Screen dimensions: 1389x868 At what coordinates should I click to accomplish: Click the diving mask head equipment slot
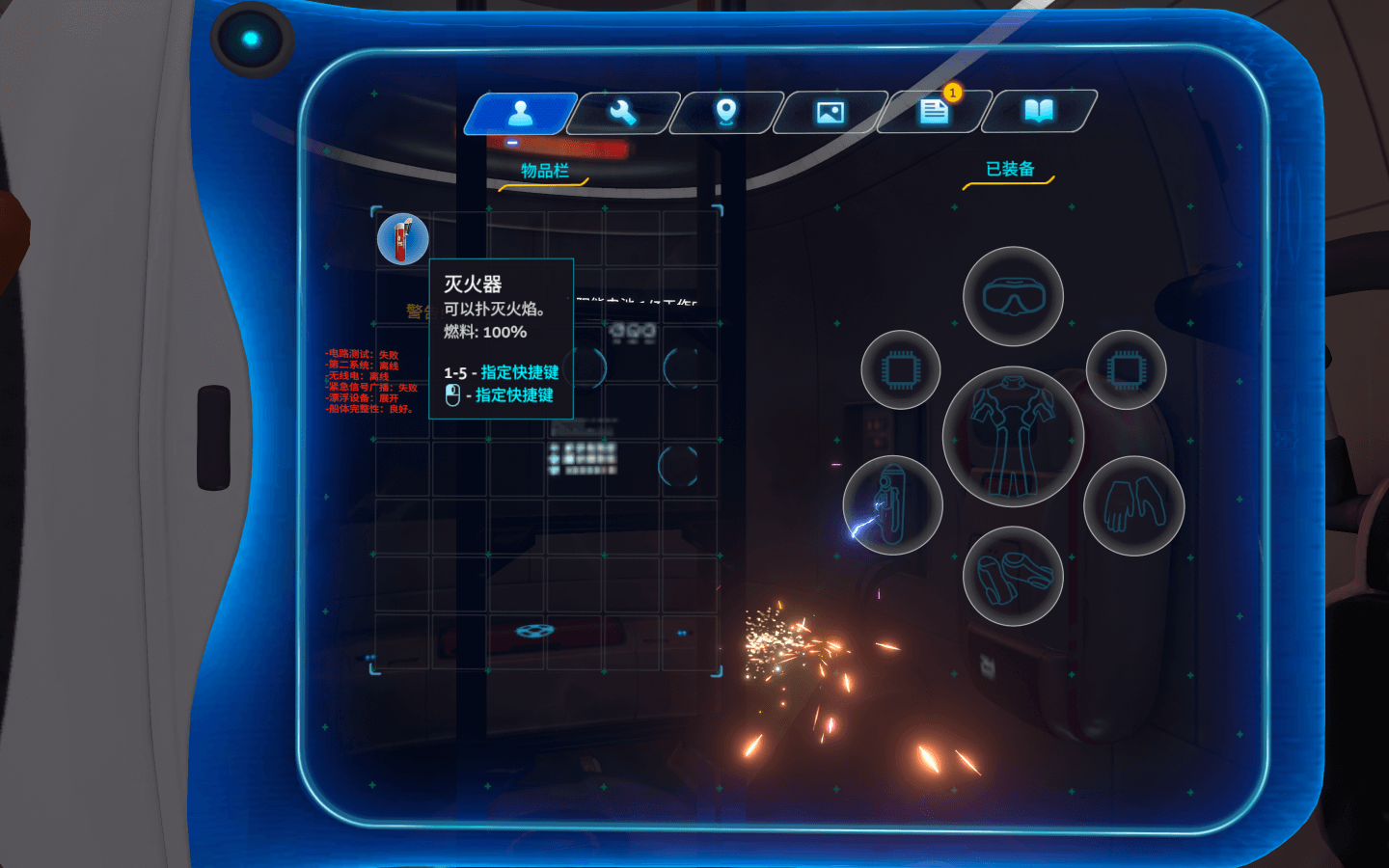point(1013,296)
